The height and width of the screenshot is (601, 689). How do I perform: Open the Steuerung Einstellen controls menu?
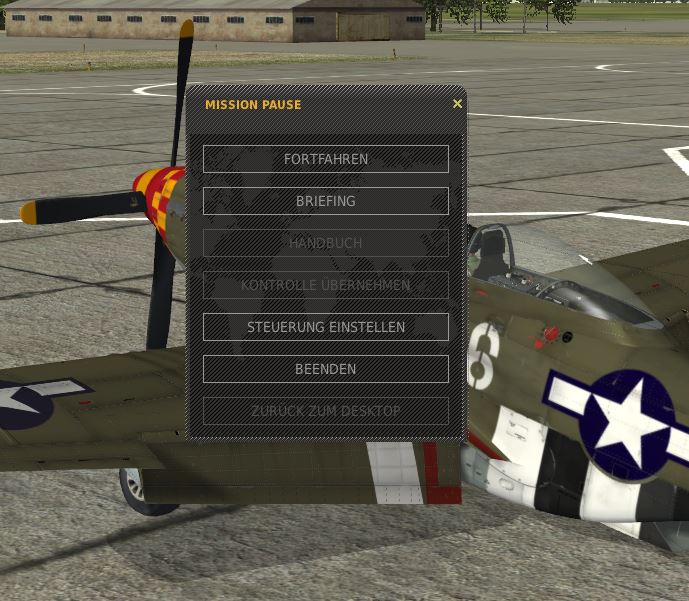(x=325, y=327)
